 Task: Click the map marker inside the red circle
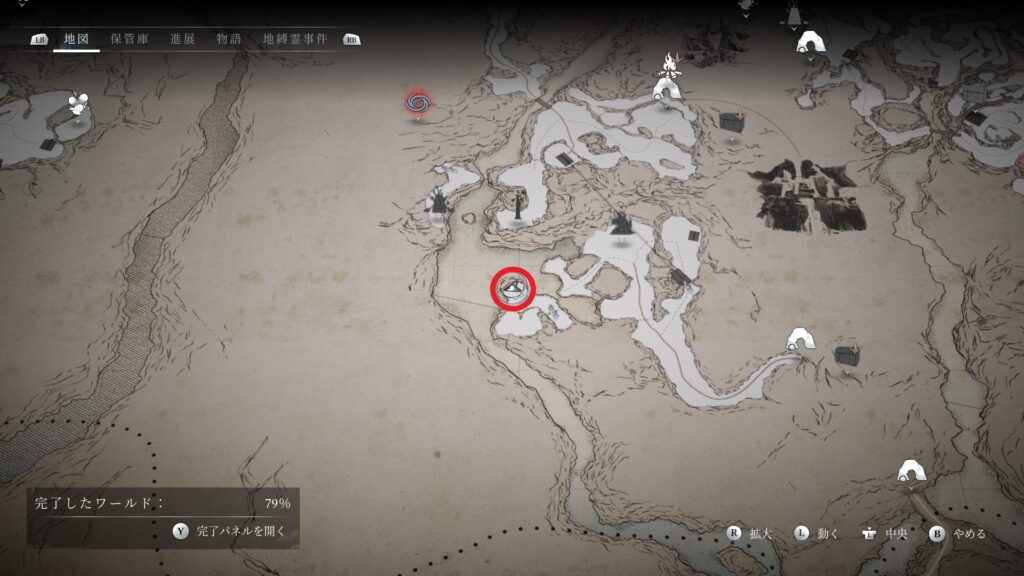[x=513, y=289]
